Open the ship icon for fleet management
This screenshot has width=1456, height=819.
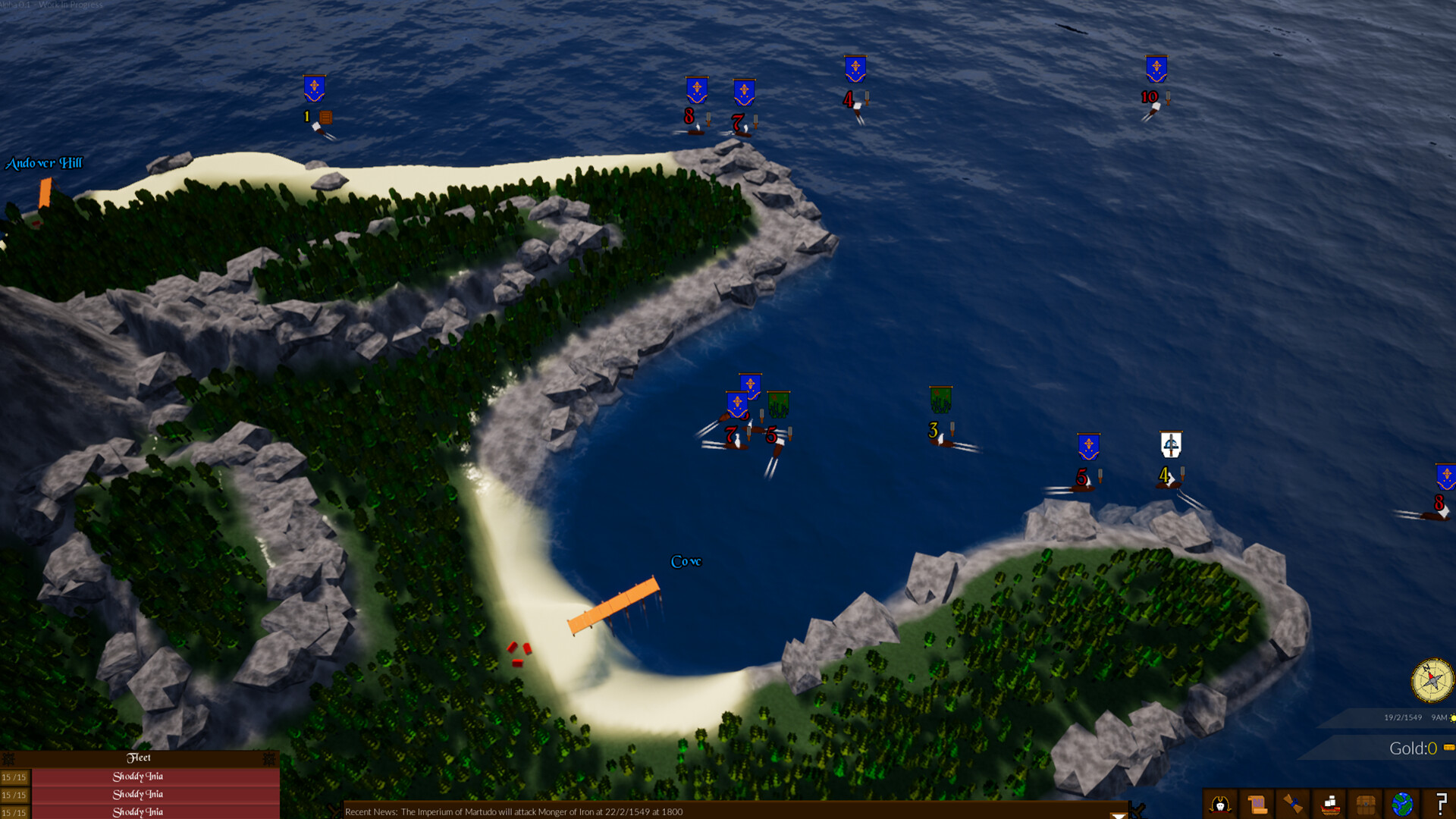[x=1329, y=805]
